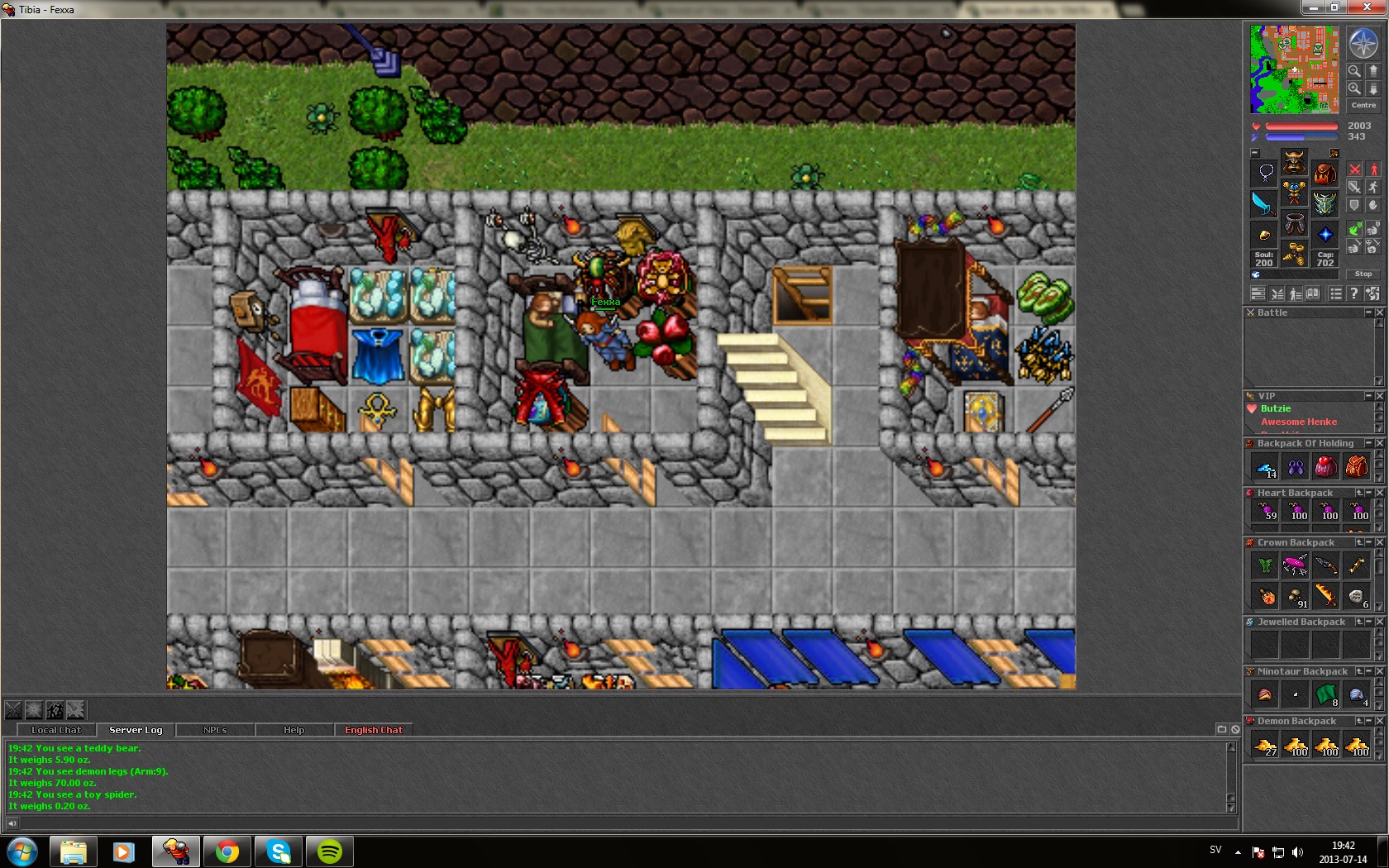Click the Stop button
This screenshot has height=868, width=1389.
pos(1363,274)
